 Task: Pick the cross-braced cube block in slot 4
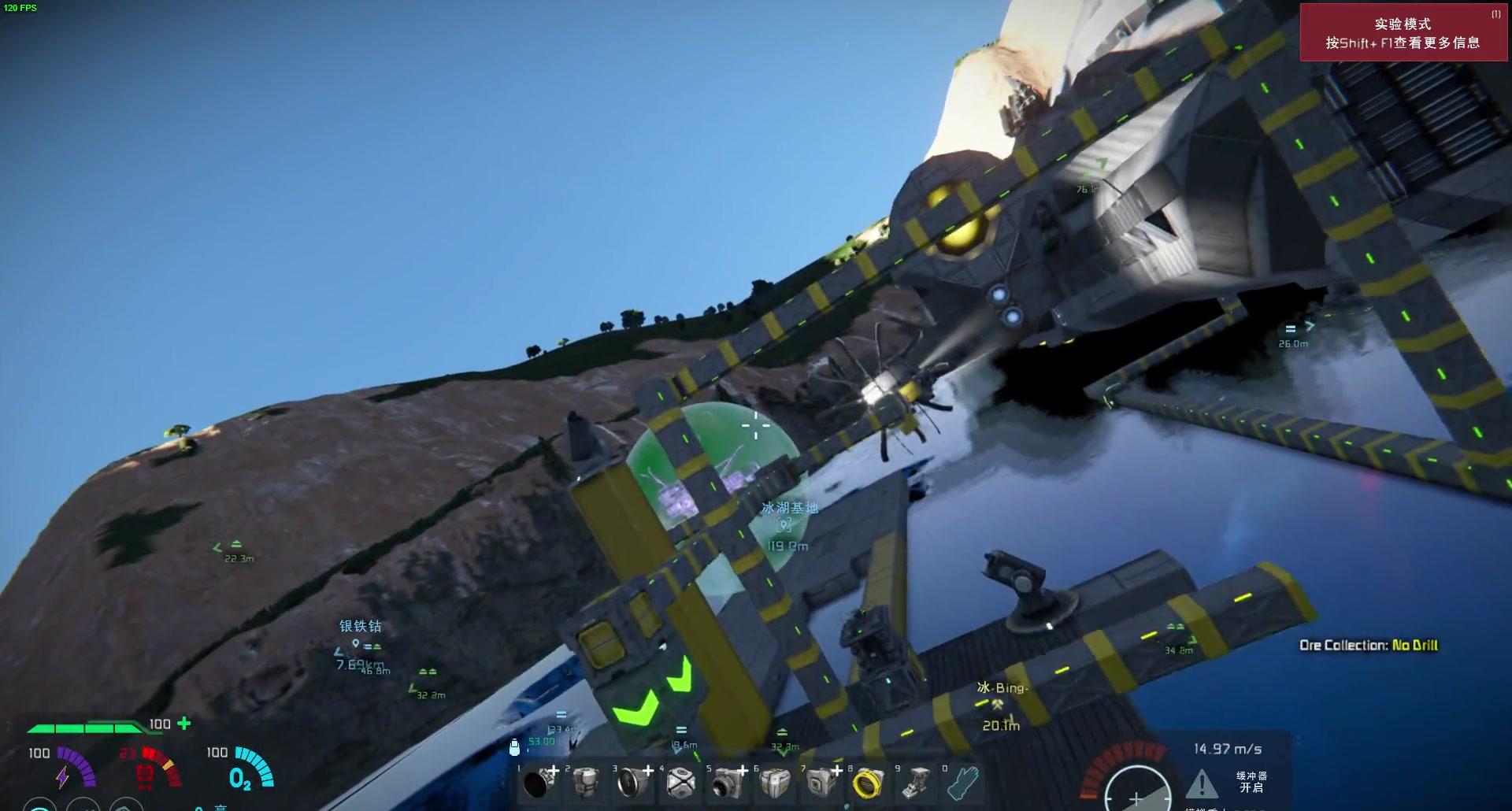coord(680,783)
